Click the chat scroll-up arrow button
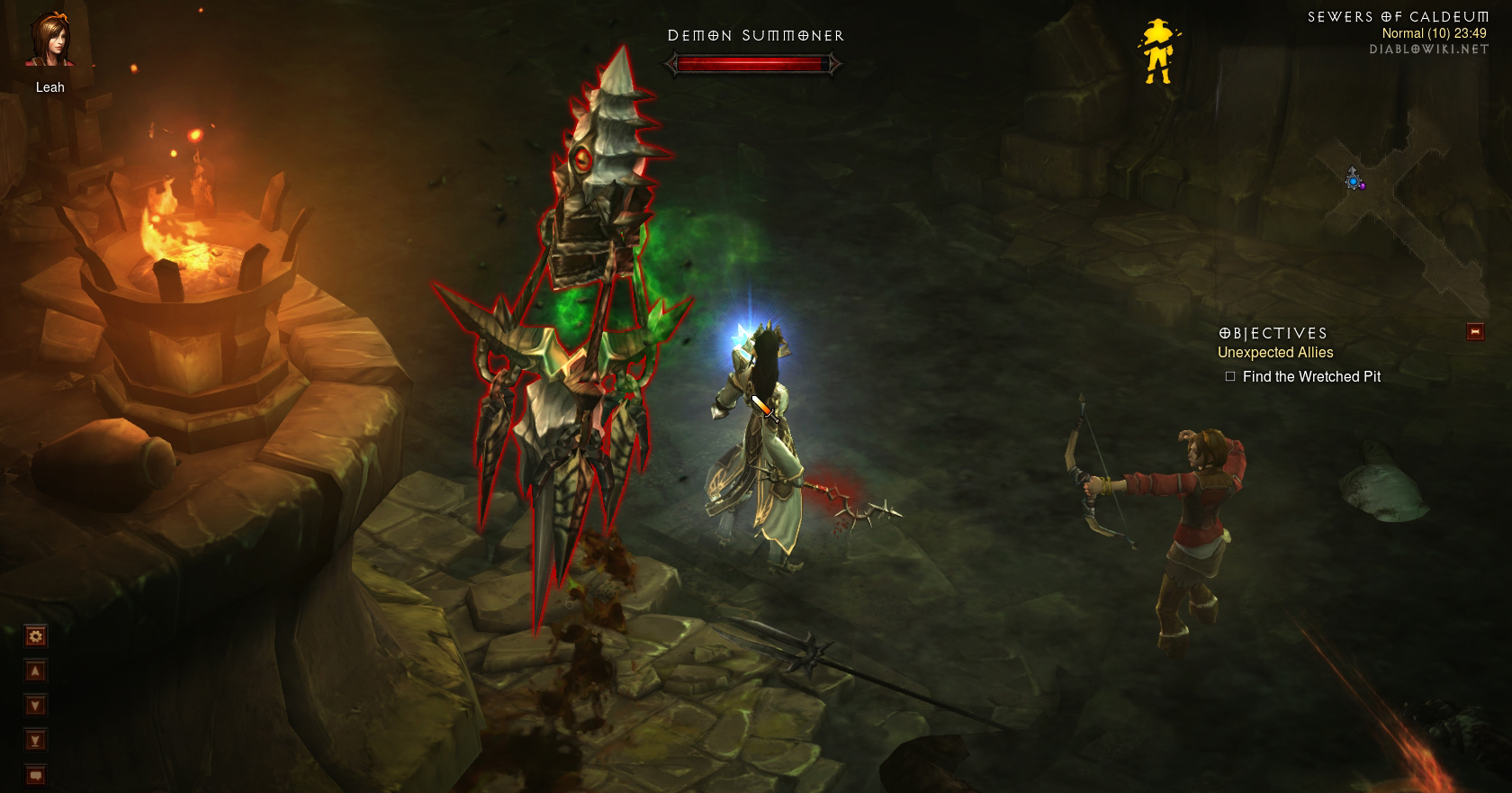 [x=35, y=671]
